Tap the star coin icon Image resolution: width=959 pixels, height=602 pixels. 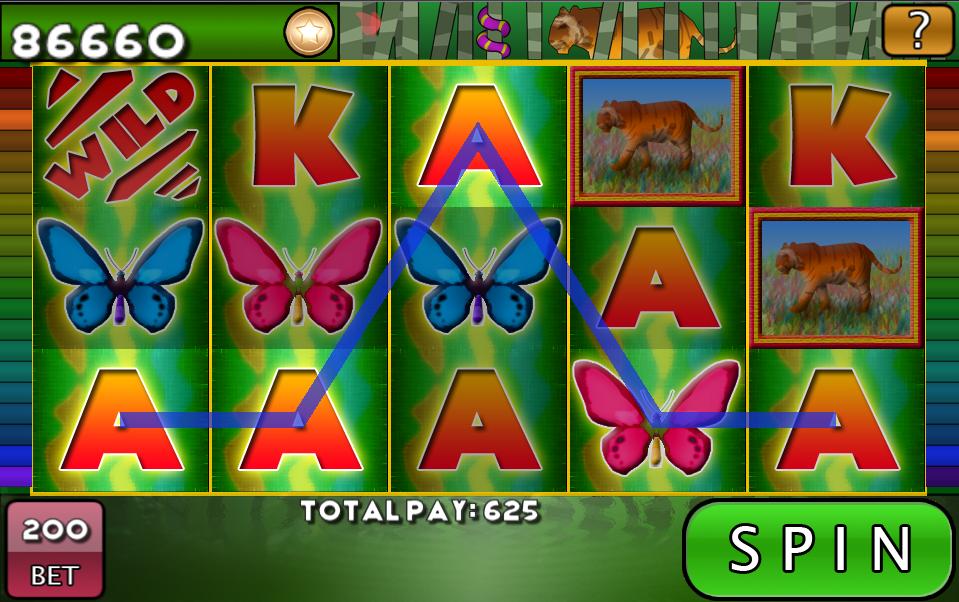click(309, 32)
